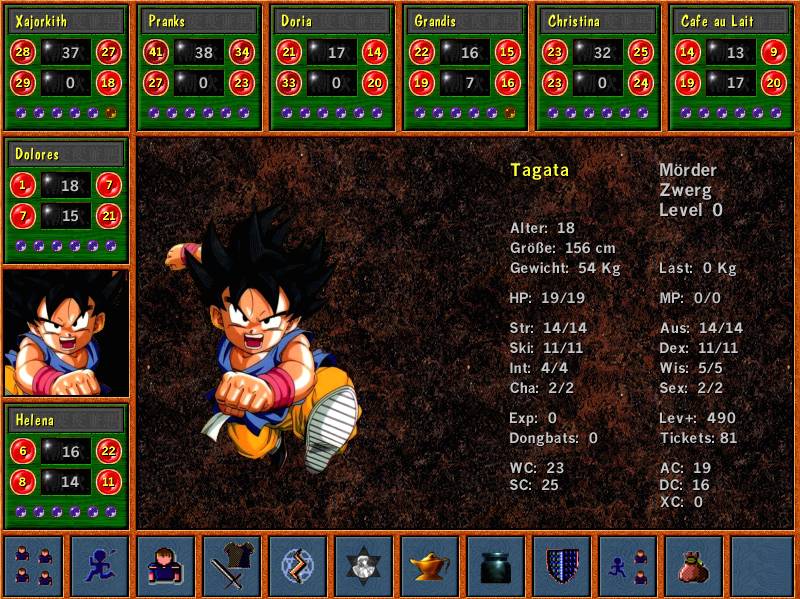Open Cafe au Lait's panel

(732, 67)
